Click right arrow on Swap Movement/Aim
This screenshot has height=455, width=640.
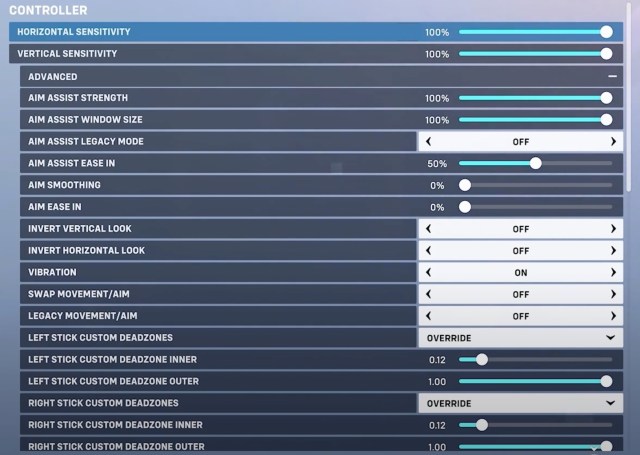pos(612,294)
